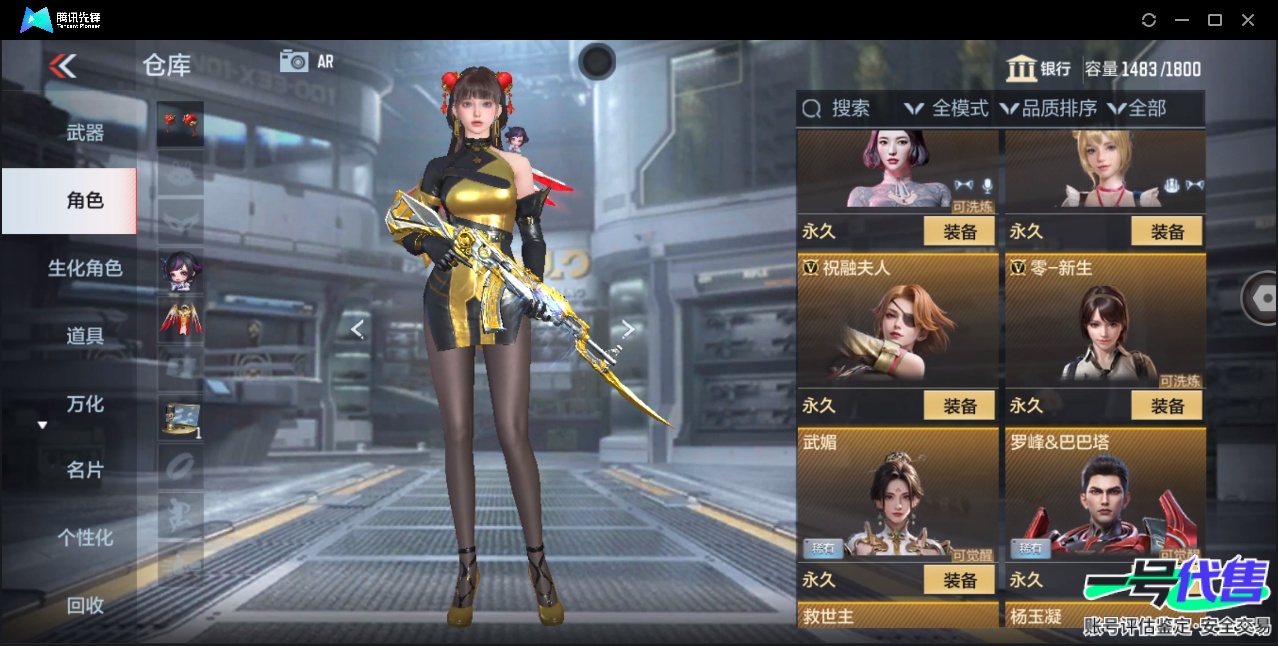This screenshot has height=646, width=1278.
Task: Equip the 零-新生 character
Action: tap(1166, 405)
